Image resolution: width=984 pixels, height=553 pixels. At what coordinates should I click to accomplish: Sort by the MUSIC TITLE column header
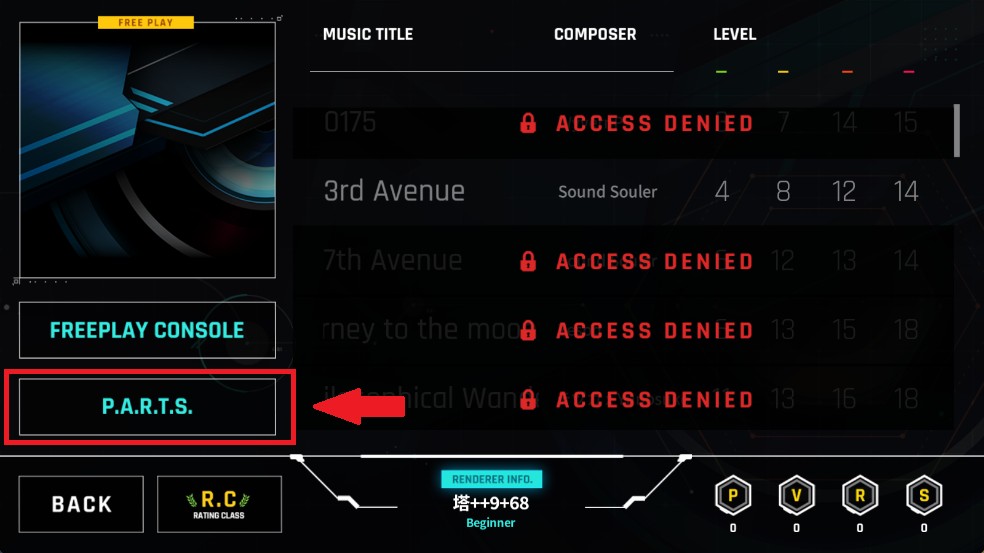point(368,34)
